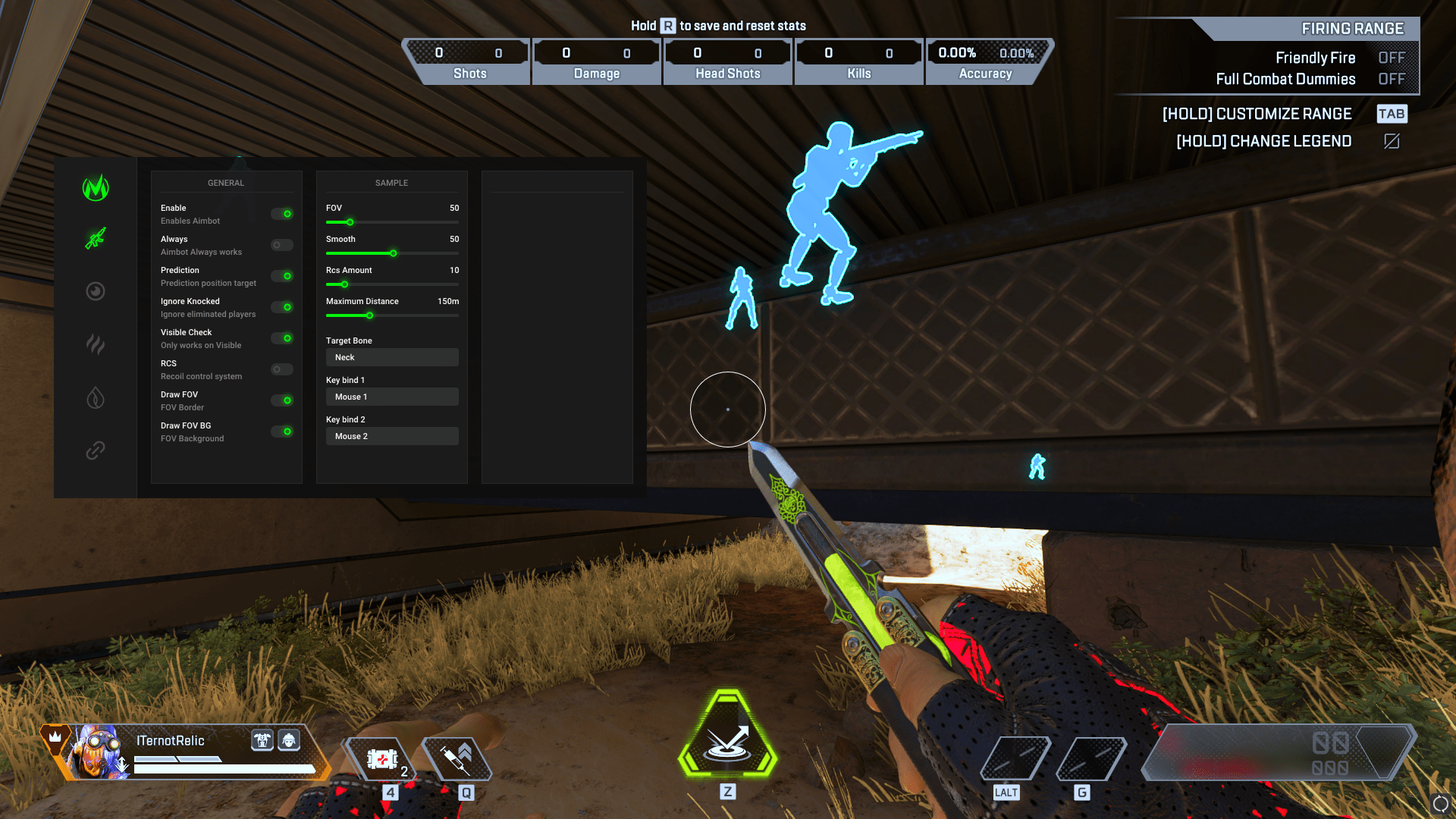Viewport: 1456px width, 819px height.
Task: Turn on the Always switch
Action: click(x=282, y=245)
